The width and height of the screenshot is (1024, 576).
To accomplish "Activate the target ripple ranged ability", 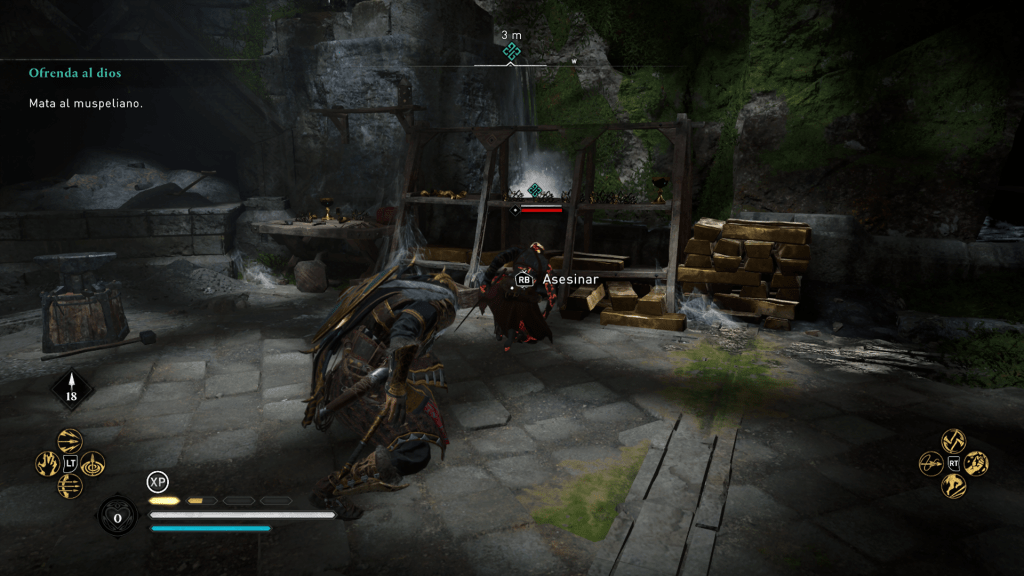I will tap(93, 463).
